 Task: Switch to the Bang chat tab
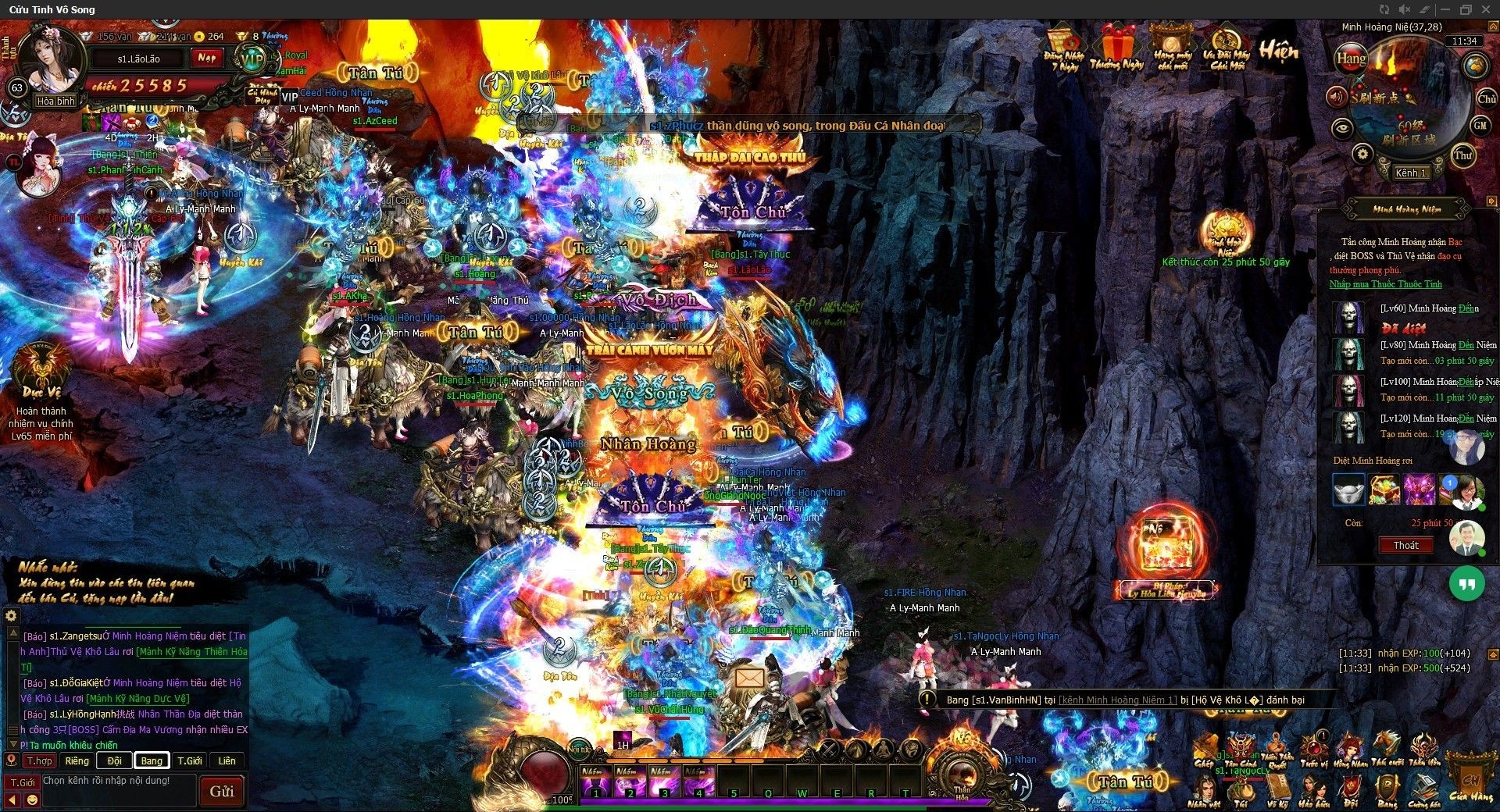click(152, 760)
